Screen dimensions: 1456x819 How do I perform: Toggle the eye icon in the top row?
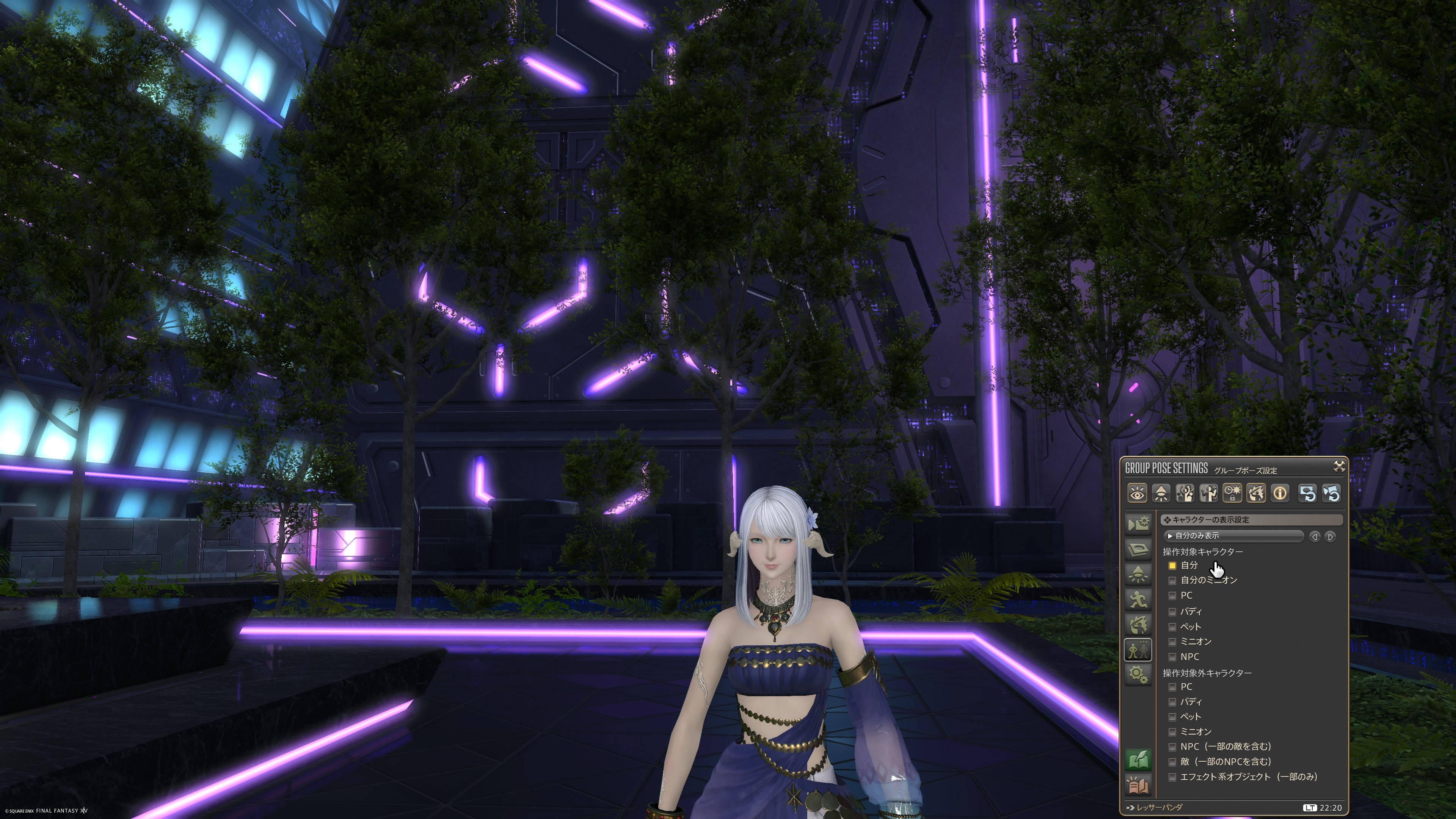(x=1137, y=493)
